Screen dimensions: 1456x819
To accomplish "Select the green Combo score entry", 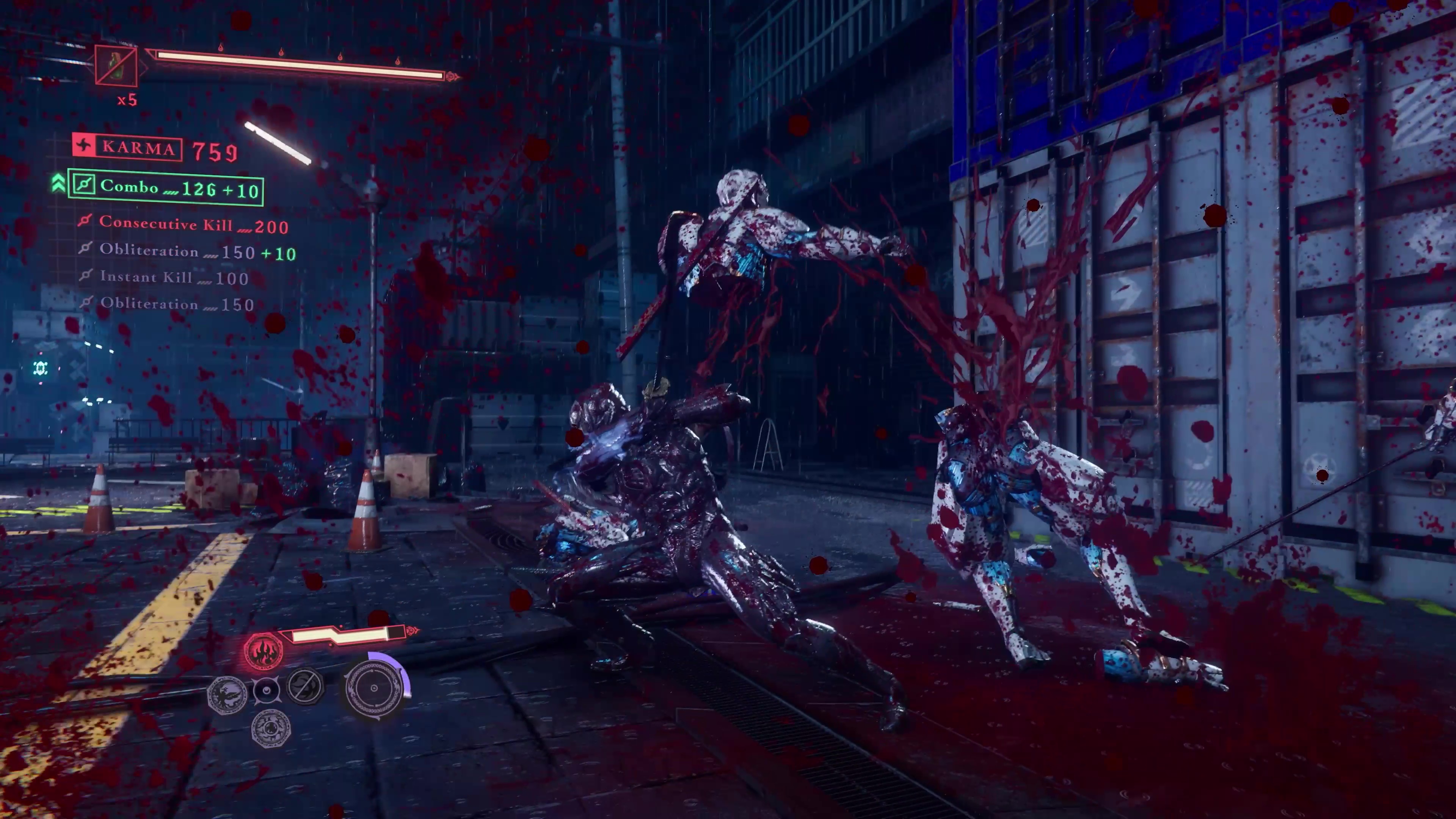I will click(x=165, y=188).
